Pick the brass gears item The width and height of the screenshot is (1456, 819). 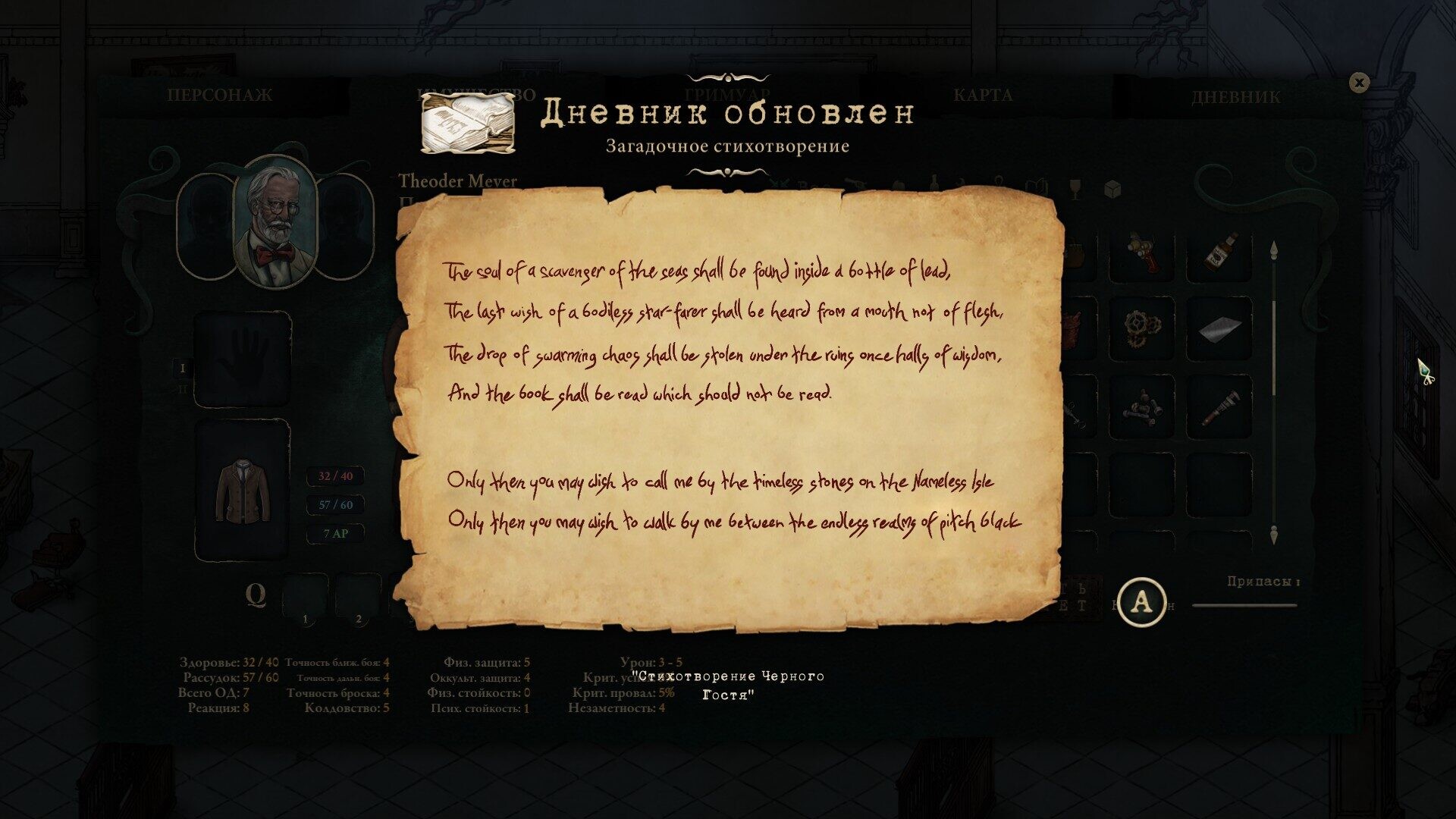click(1142, 329)
